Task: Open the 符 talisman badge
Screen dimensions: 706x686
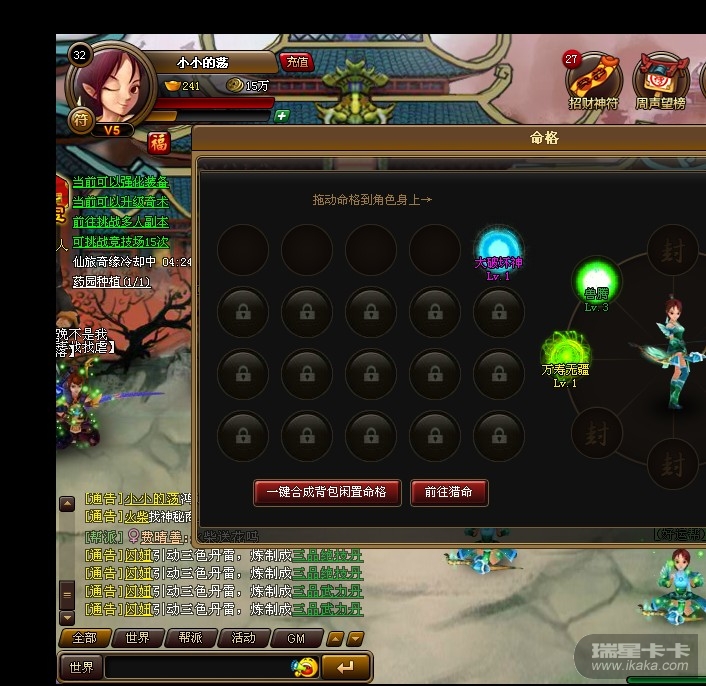Action: (81, 119)
